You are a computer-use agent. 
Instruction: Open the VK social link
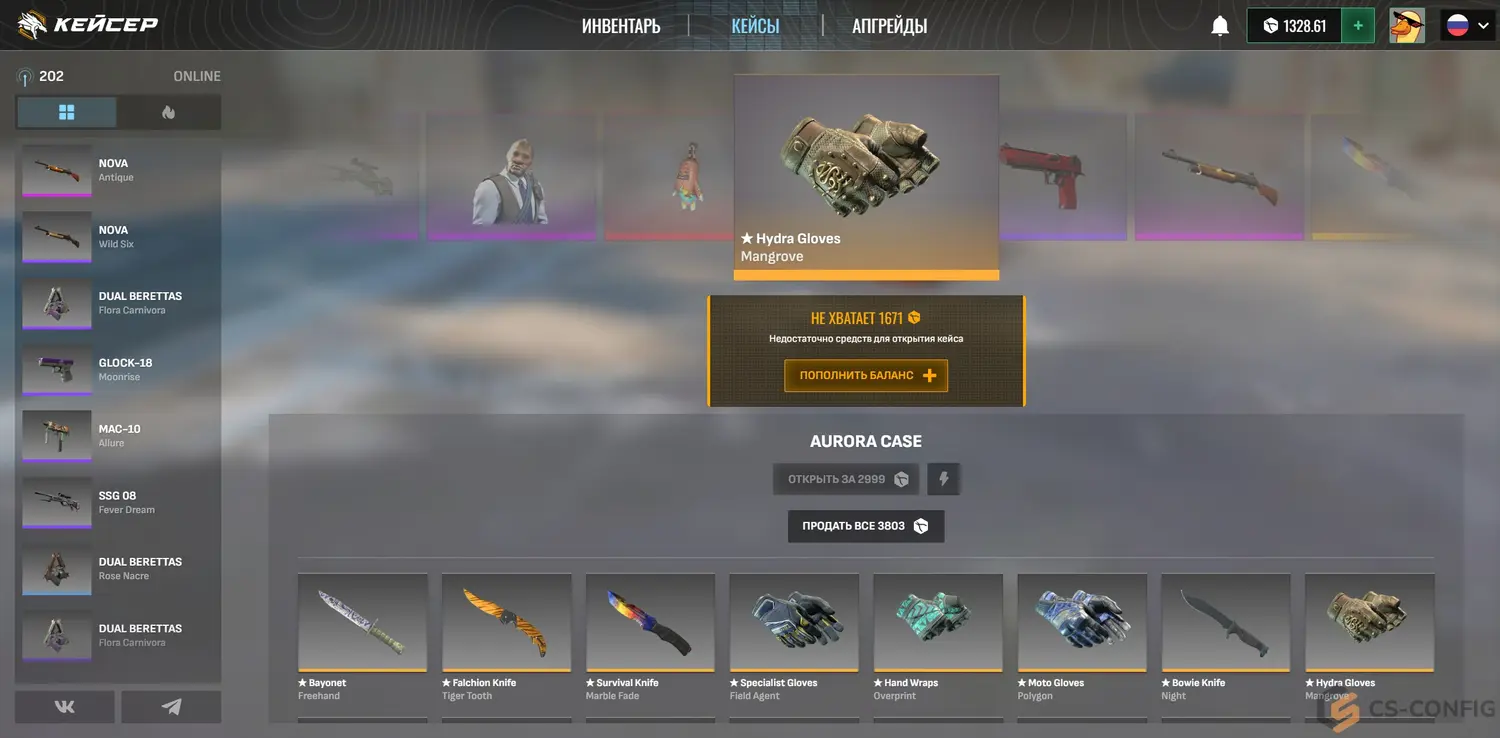pos(65,707)
